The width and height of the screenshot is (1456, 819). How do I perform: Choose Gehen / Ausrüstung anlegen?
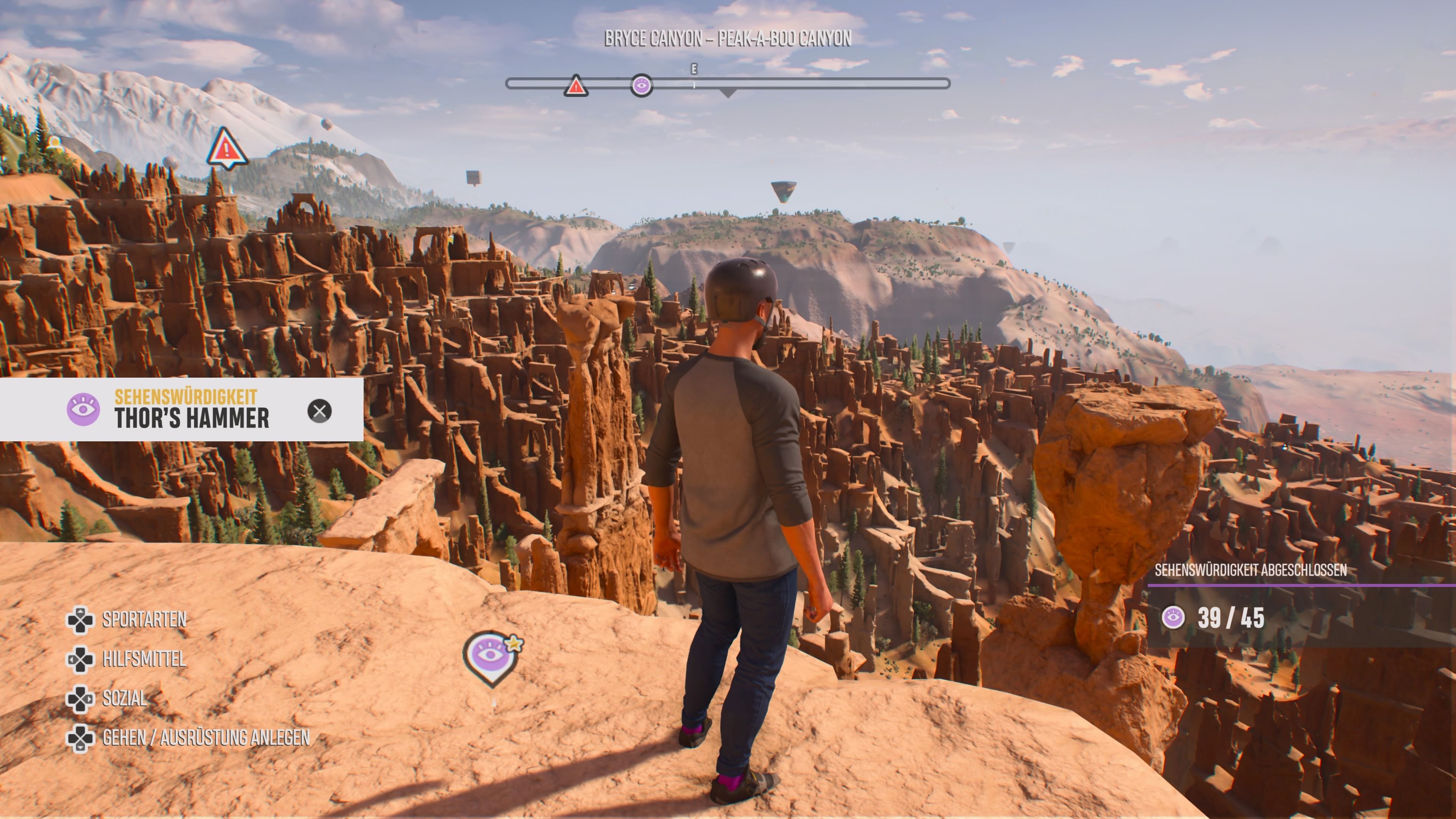point(206,737)
